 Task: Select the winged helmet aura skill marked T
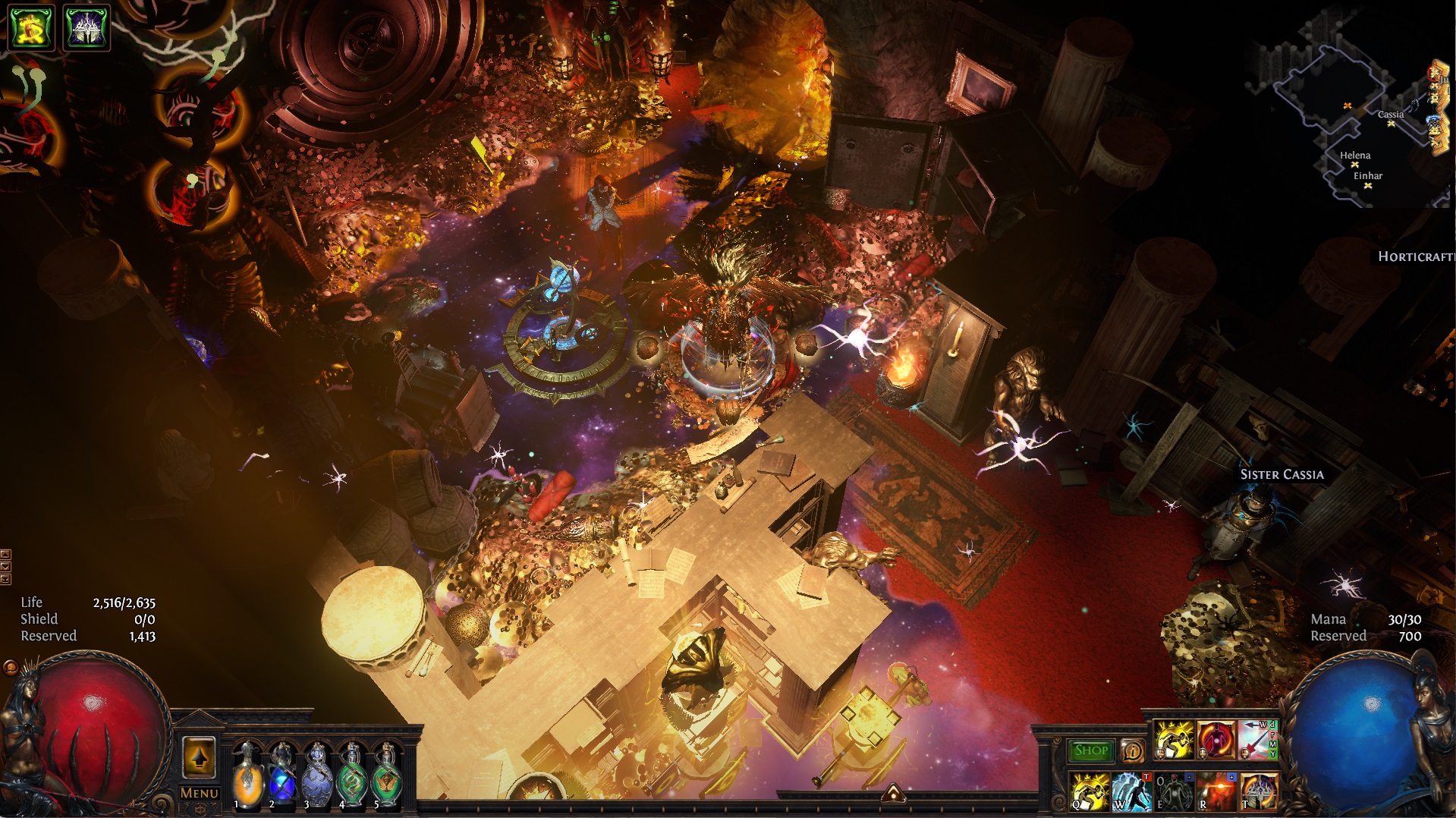point(1259,791)
